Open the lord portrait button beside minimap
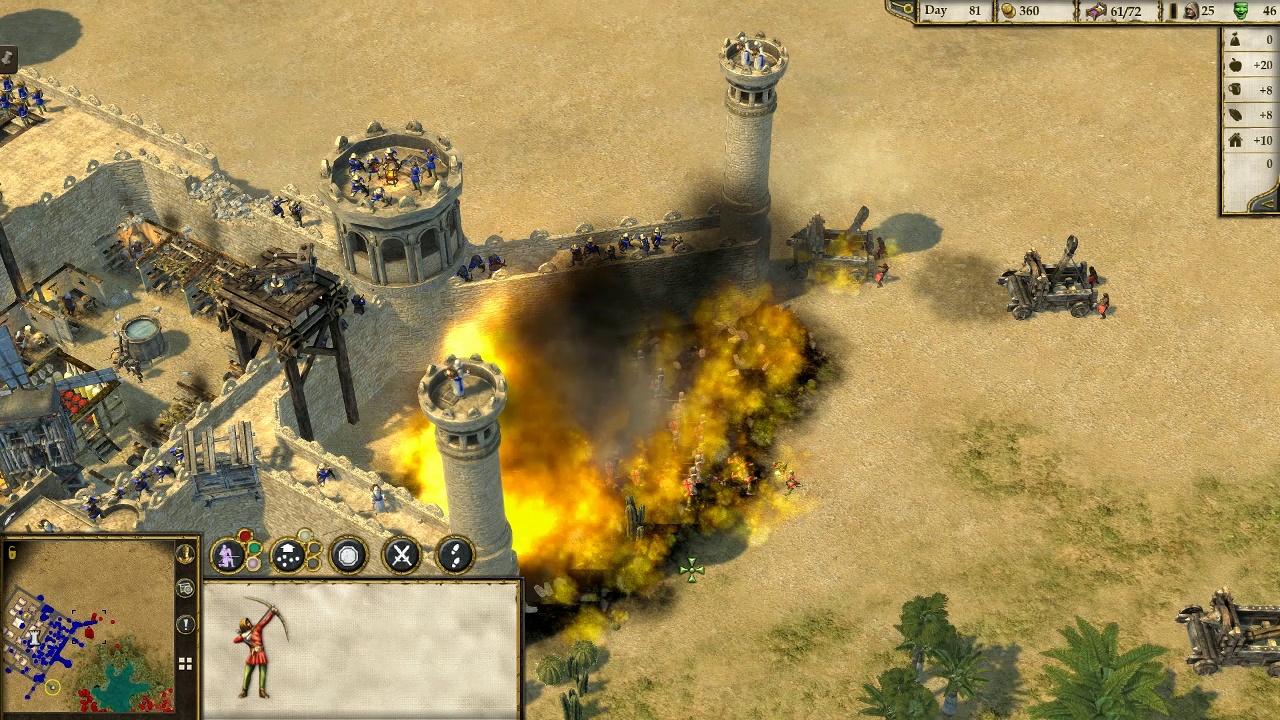Viewport: 1280px width, 720px height. [x=185, y=553]
